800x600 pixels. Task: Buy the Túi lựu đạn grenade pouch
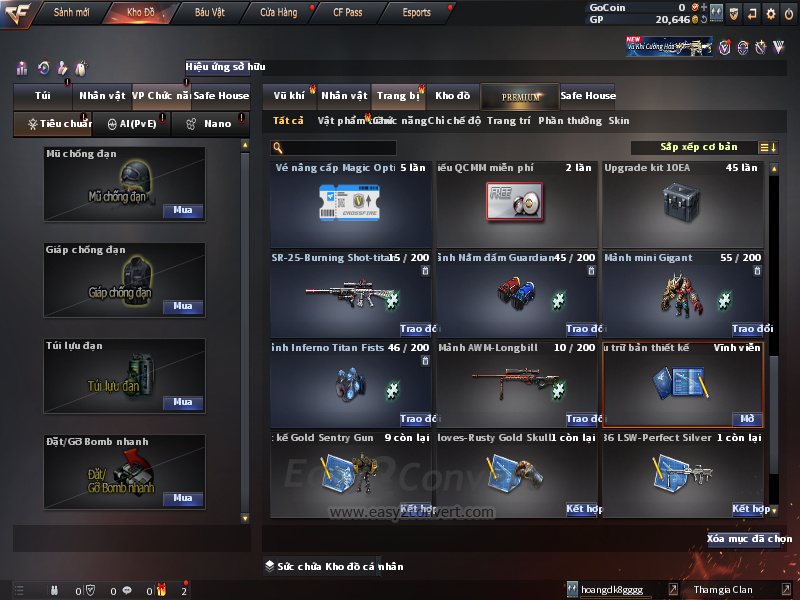coord(183,402)
